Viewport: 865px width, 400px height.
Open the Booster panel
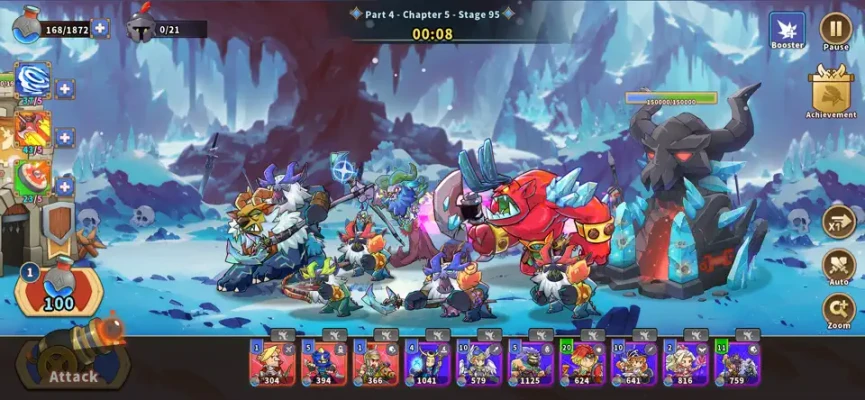[x=787, y=29]
